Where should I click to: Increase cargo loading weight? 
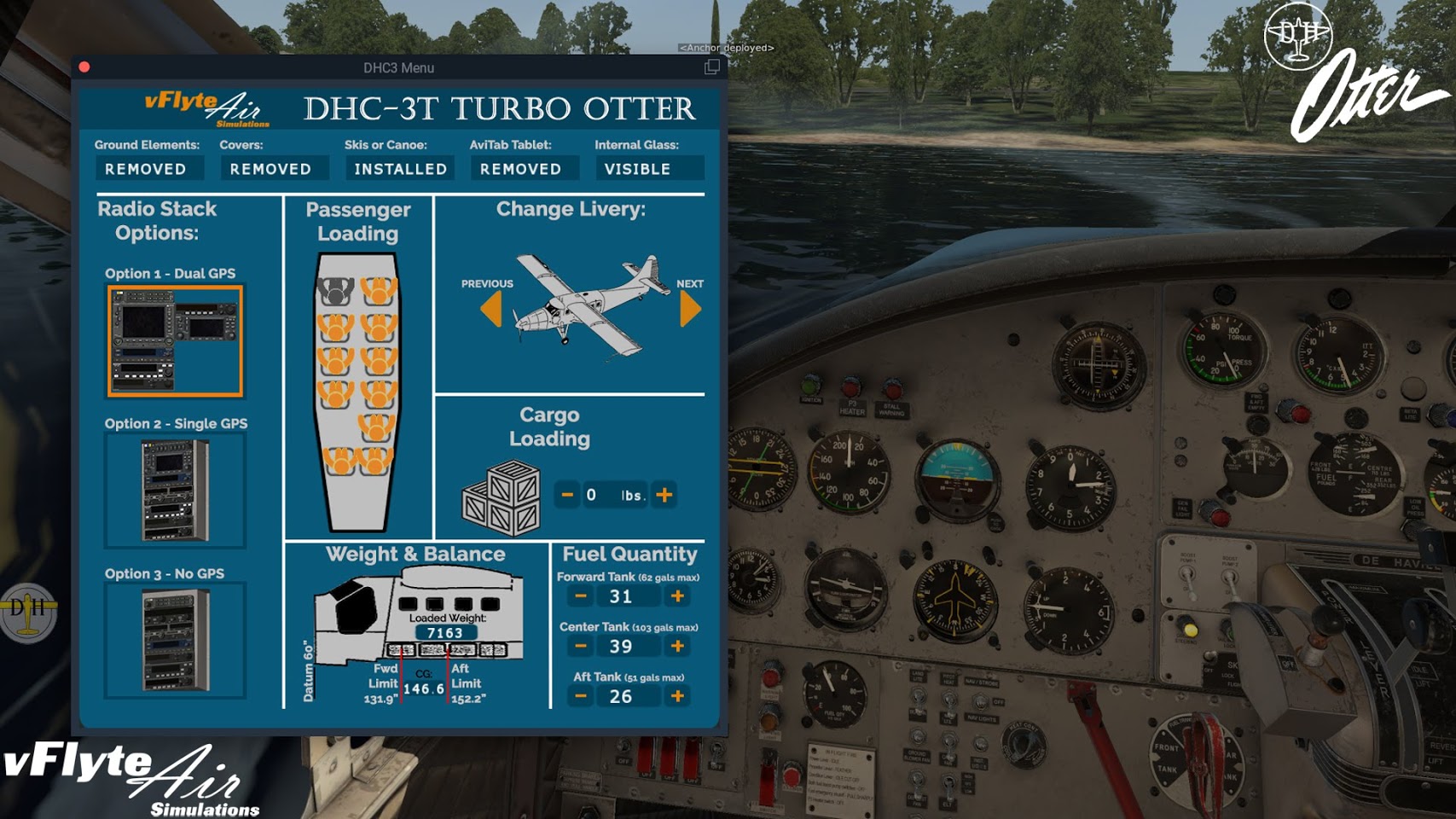tap(664, 495)
